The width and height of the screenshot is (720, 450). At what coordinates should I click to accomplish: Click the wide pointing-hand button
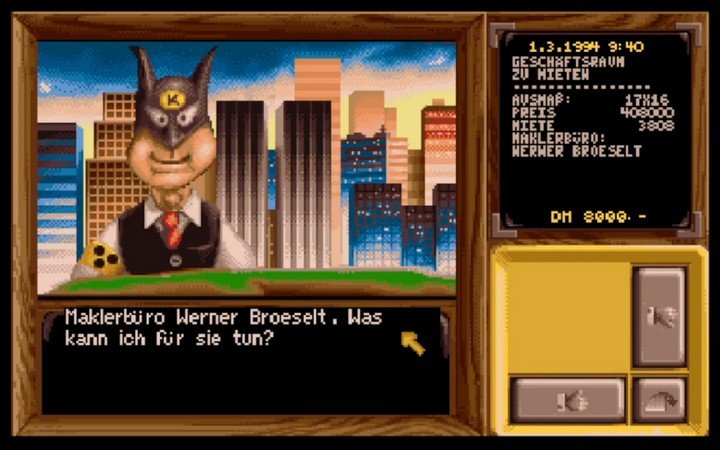pyautogui.click(x=568, y=401)
